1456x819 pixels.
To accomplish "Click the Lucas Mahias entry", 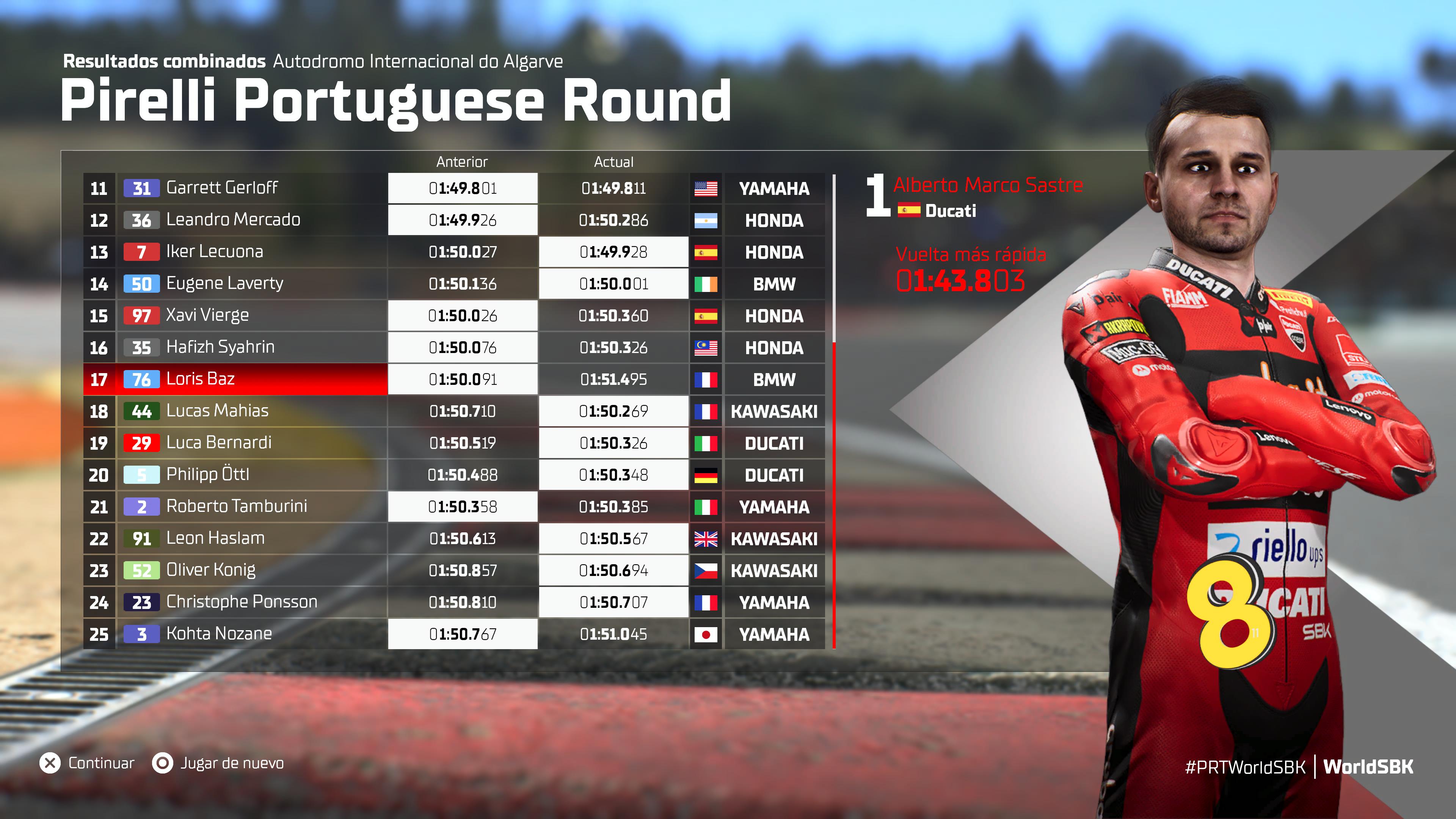I will [218, 411].
